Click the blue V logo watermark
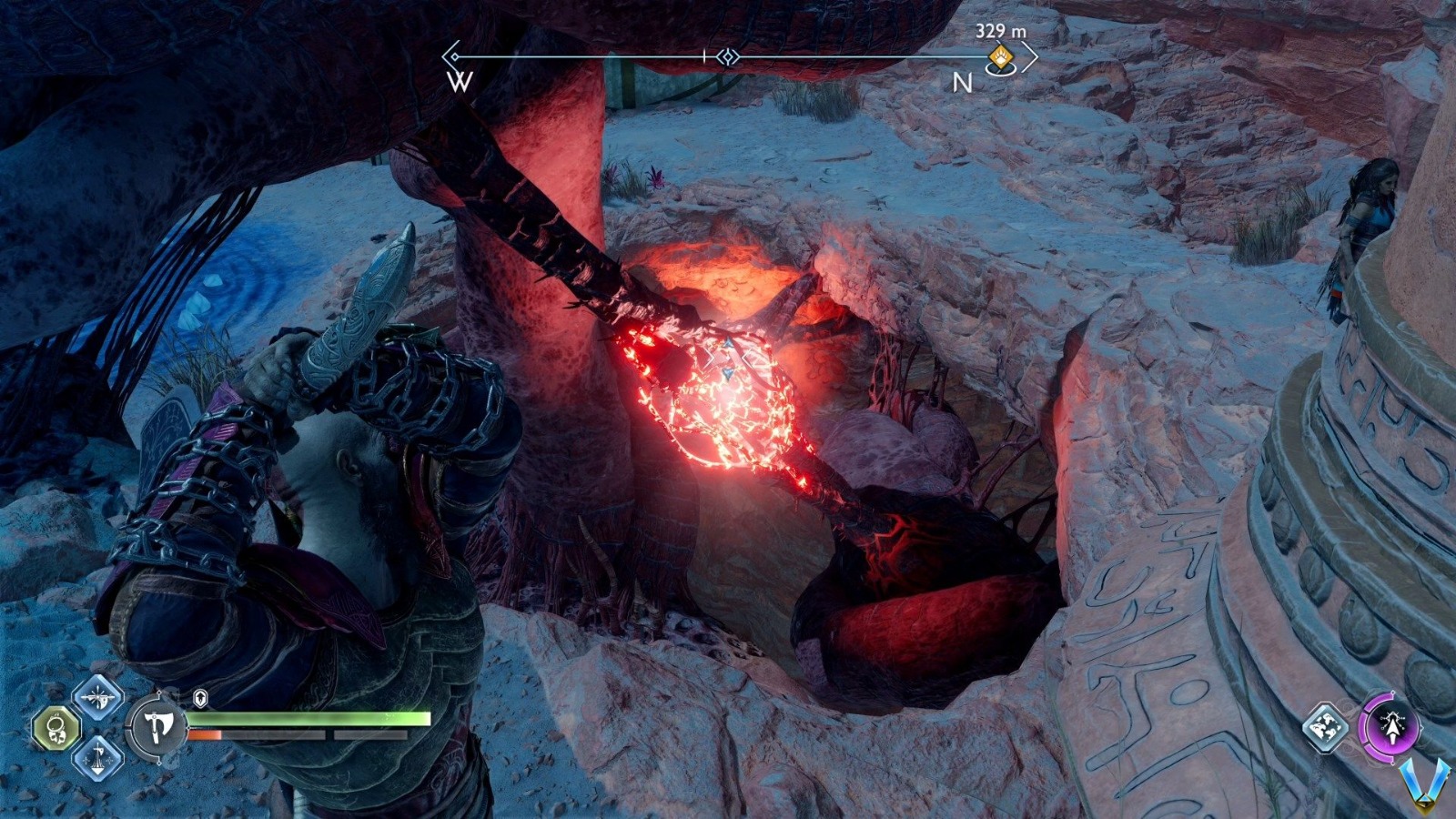 point(1428,784)
